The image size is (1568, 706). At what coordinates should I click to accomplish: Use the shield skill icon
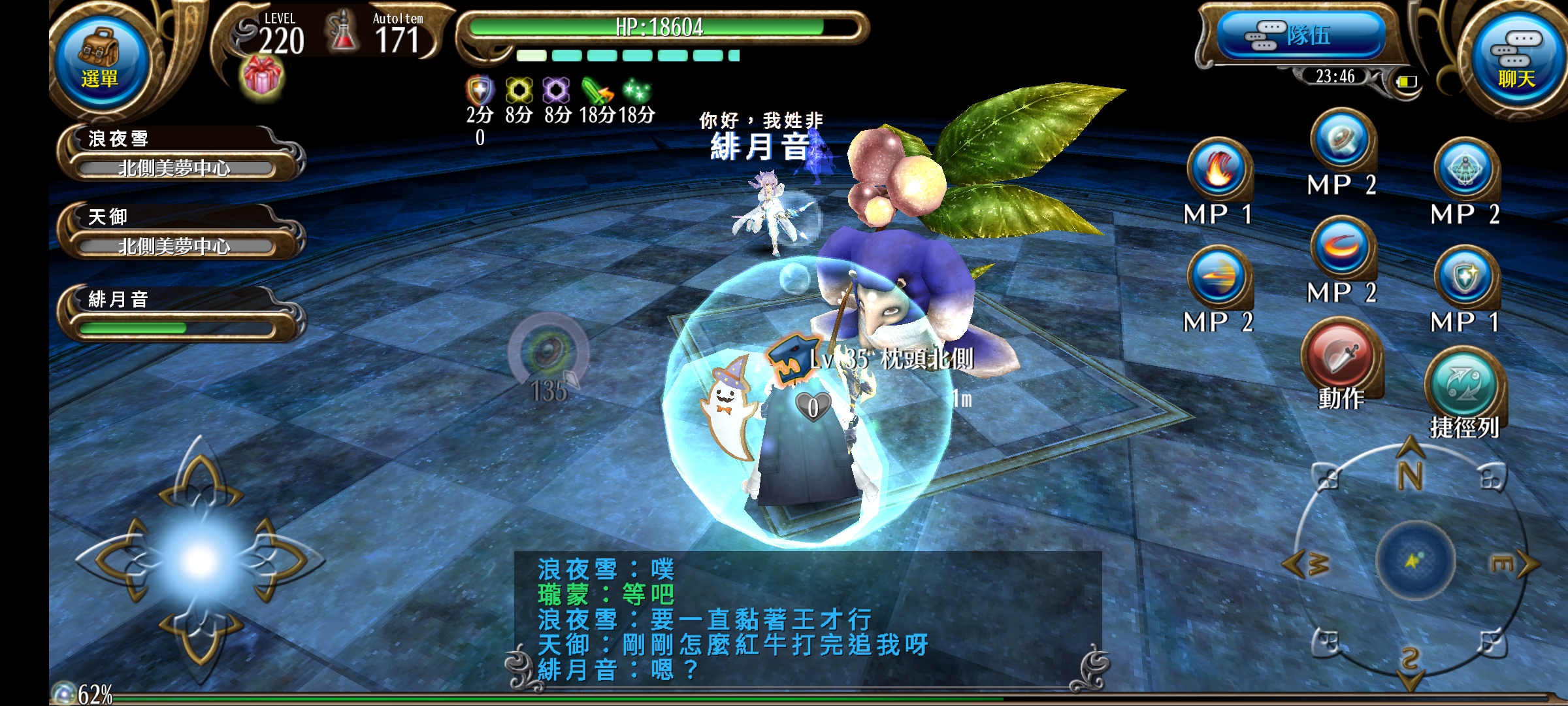(x=1465, y=277)
